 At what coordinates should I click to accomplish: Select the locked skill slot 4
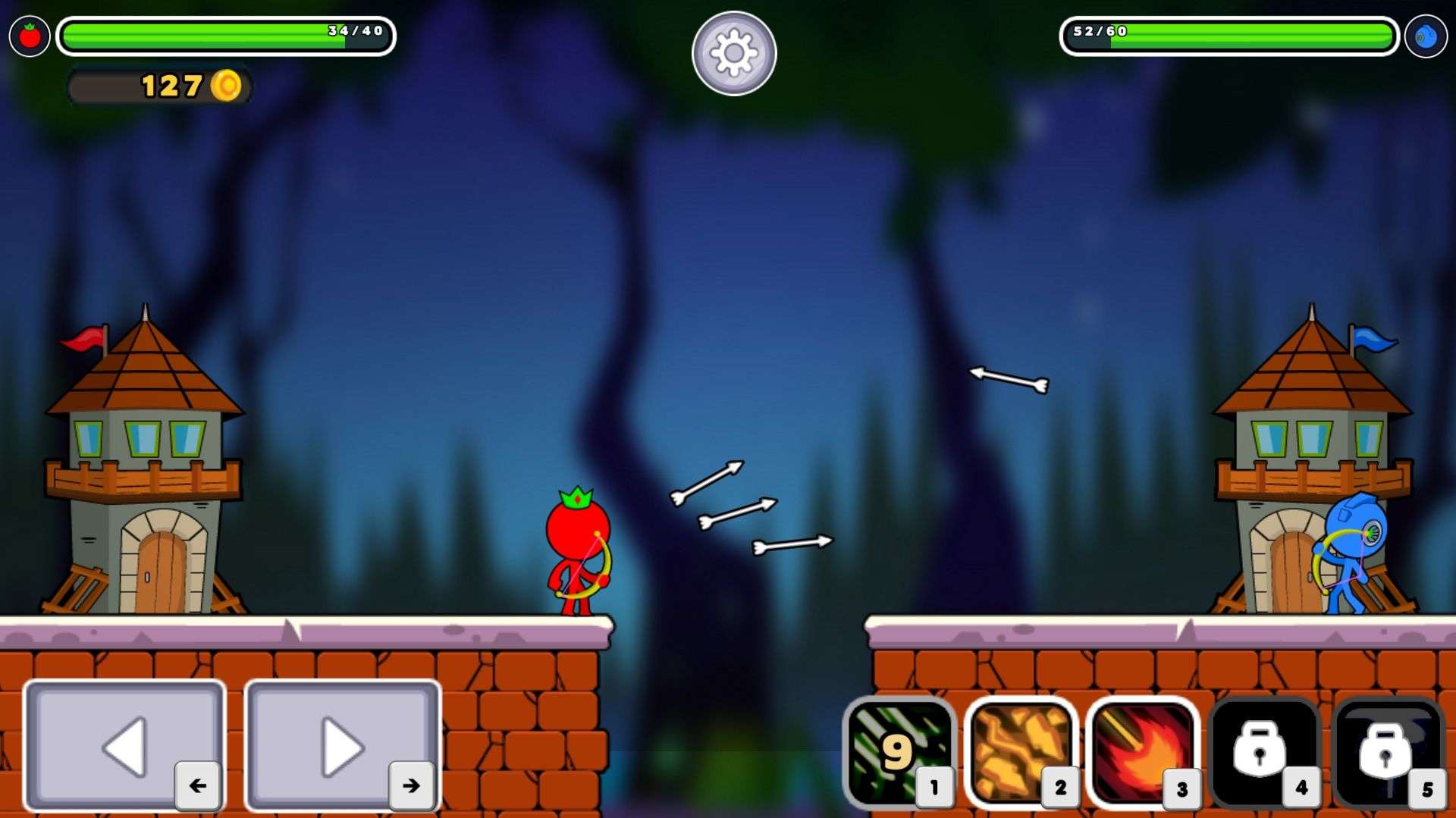click(x=1263, y=751)
